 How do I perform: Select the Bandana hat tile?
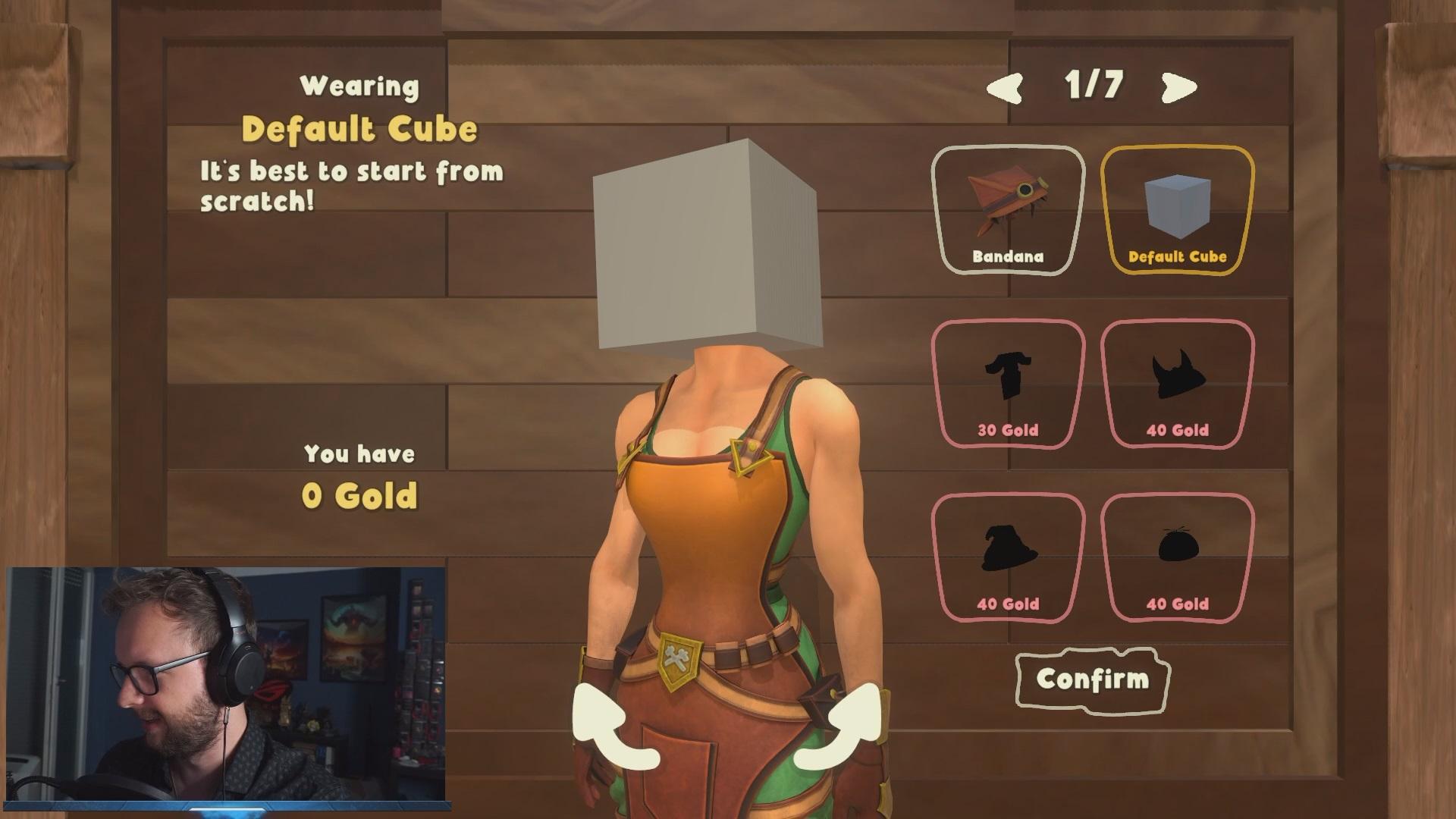1008,210
